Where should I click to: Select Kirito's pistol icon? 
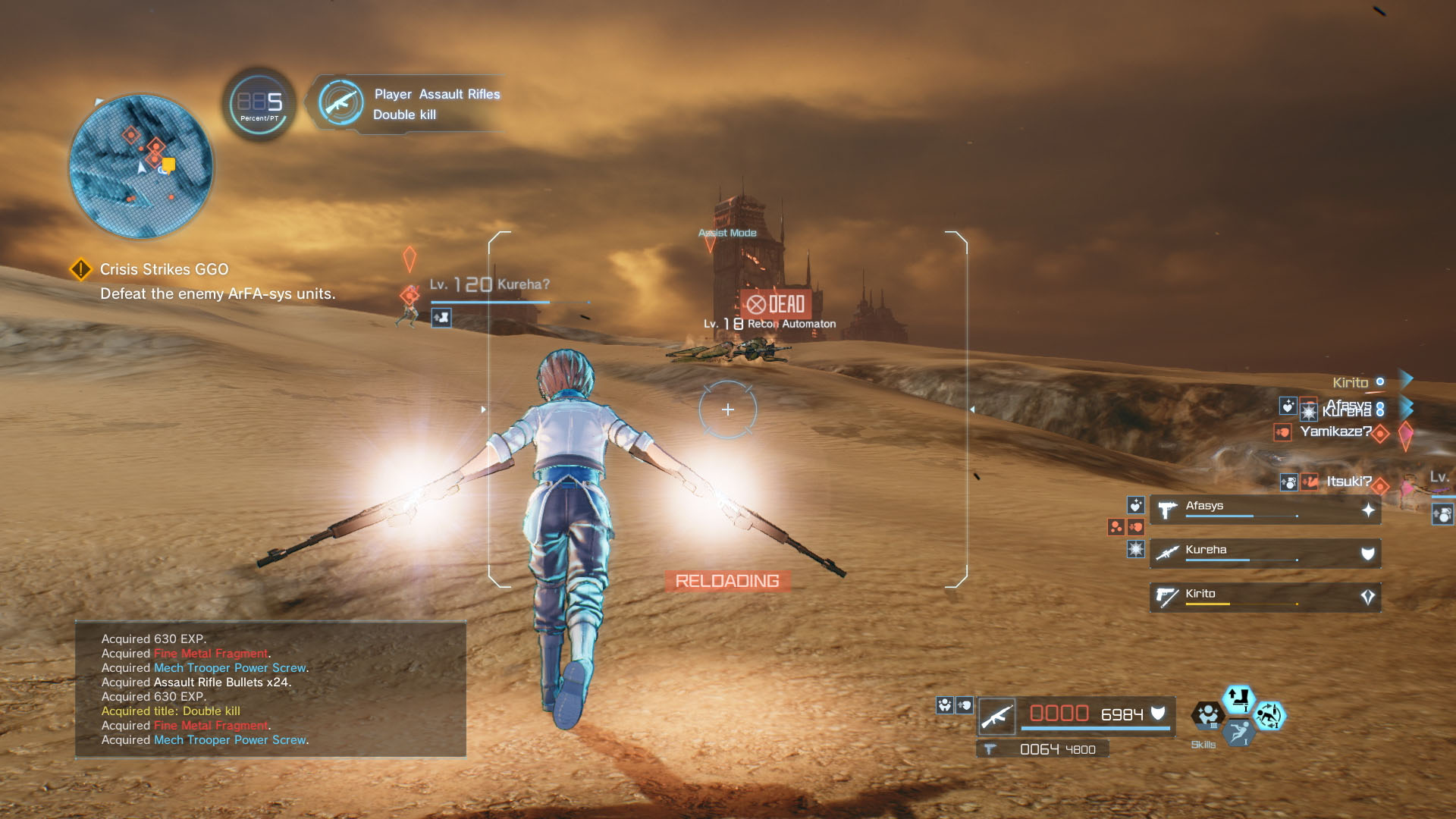(x=1166, y=595)
